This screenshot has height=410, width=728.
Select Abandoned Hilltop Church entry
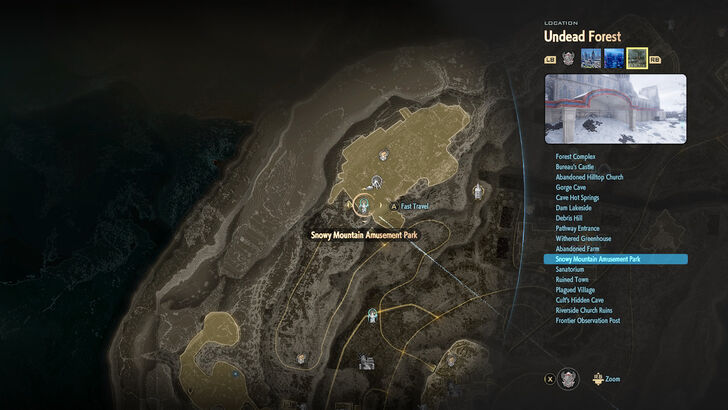(x=589, y=177)
